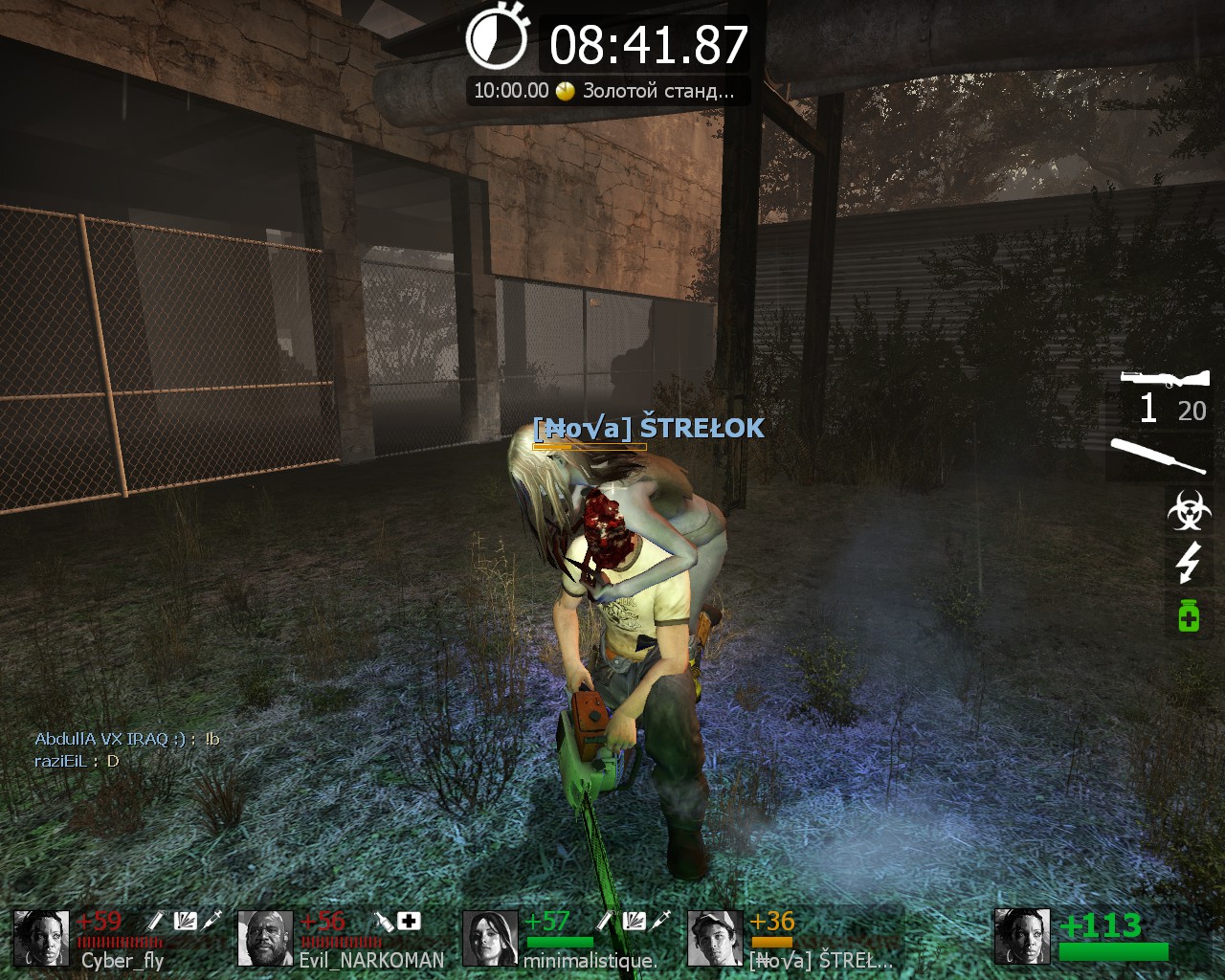Select the ŠTREŁOK teammate portrait in the team bar

[x=715, y=938]
